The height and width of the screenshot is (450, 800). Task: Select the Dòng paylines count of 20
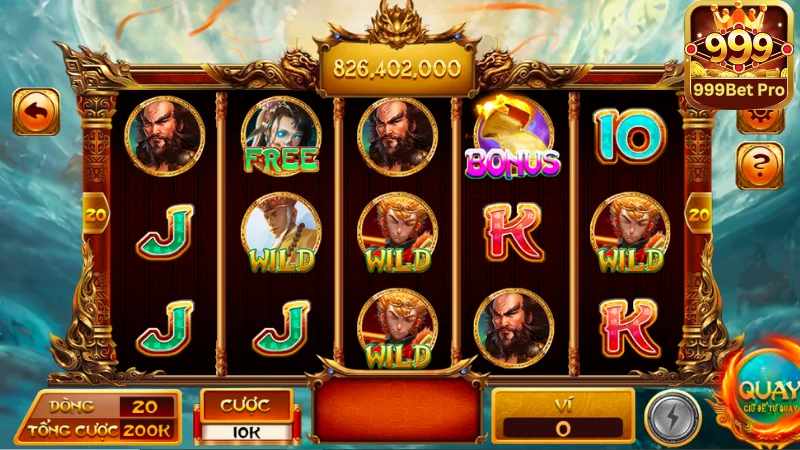click(x=146, y=406)
